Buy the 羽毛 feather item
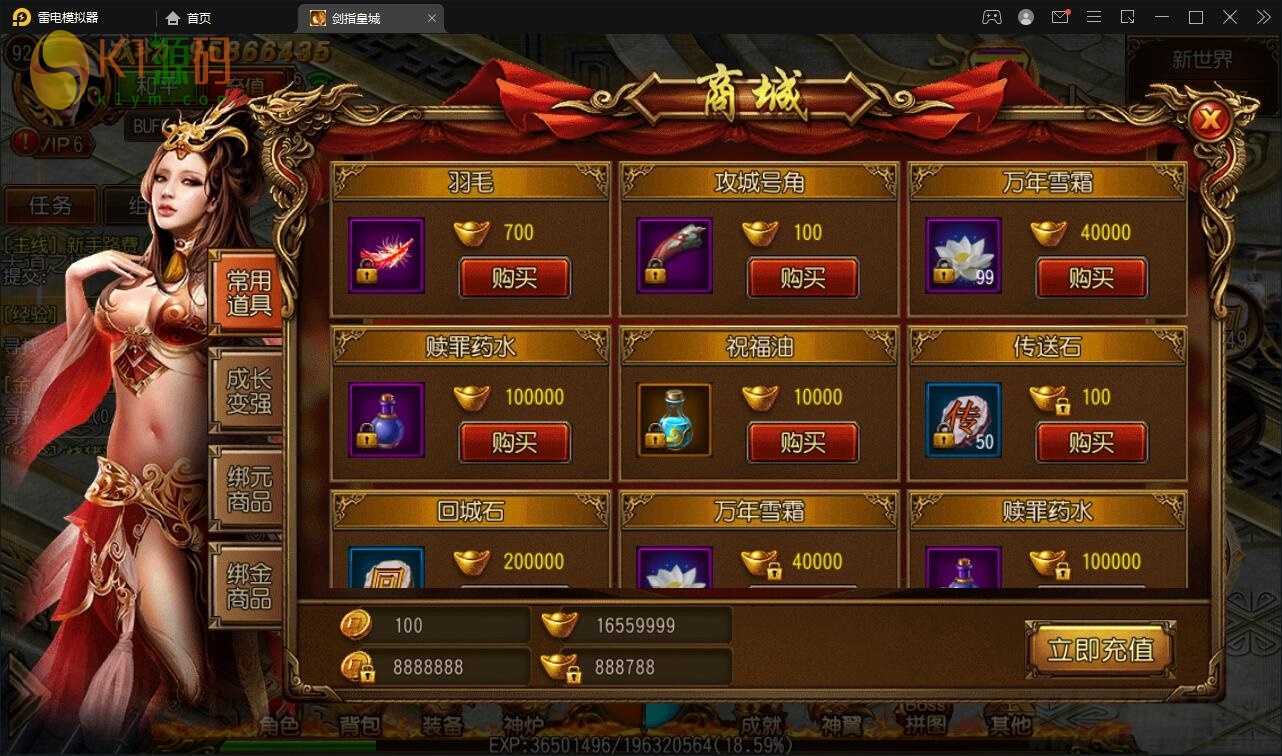 [514, 278]
